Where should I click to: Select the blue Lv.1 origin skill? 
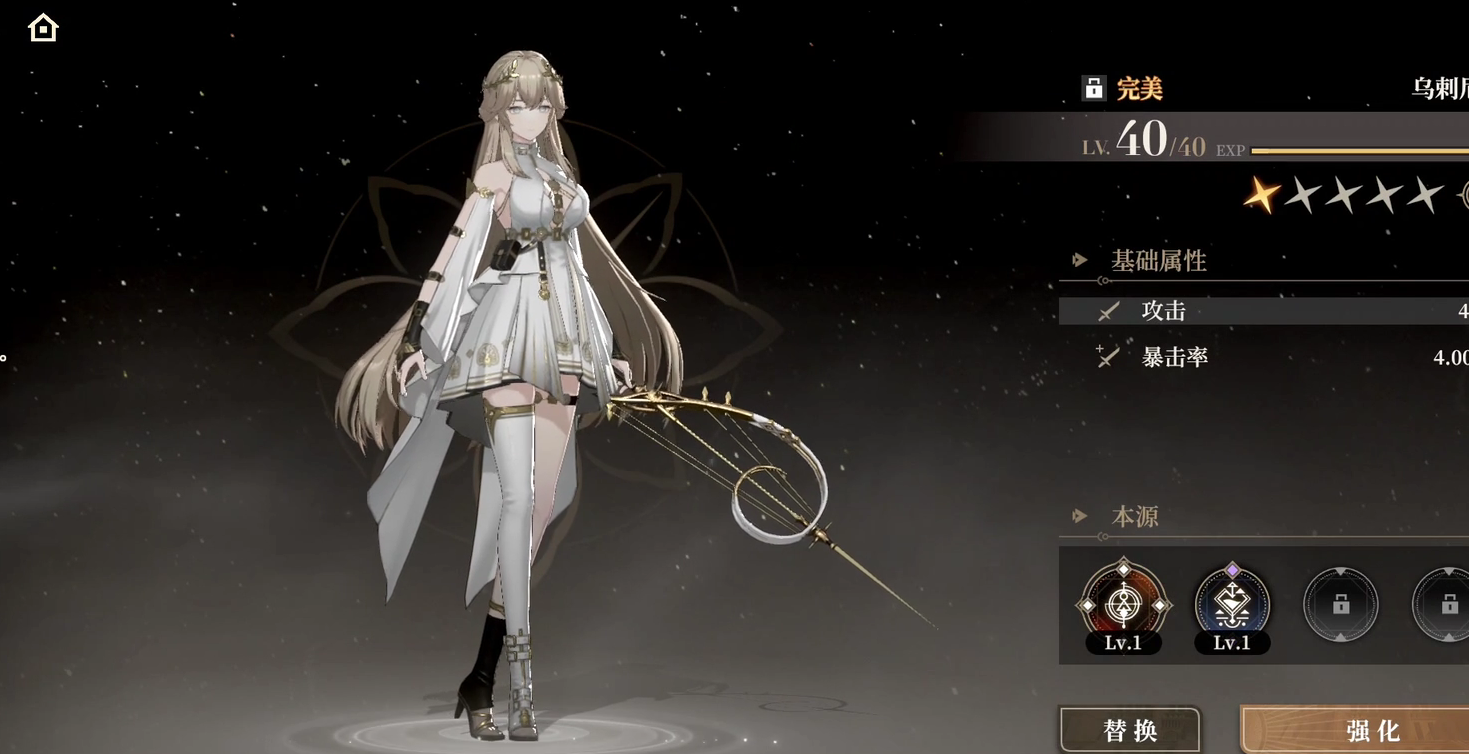tap(1232, 604)
